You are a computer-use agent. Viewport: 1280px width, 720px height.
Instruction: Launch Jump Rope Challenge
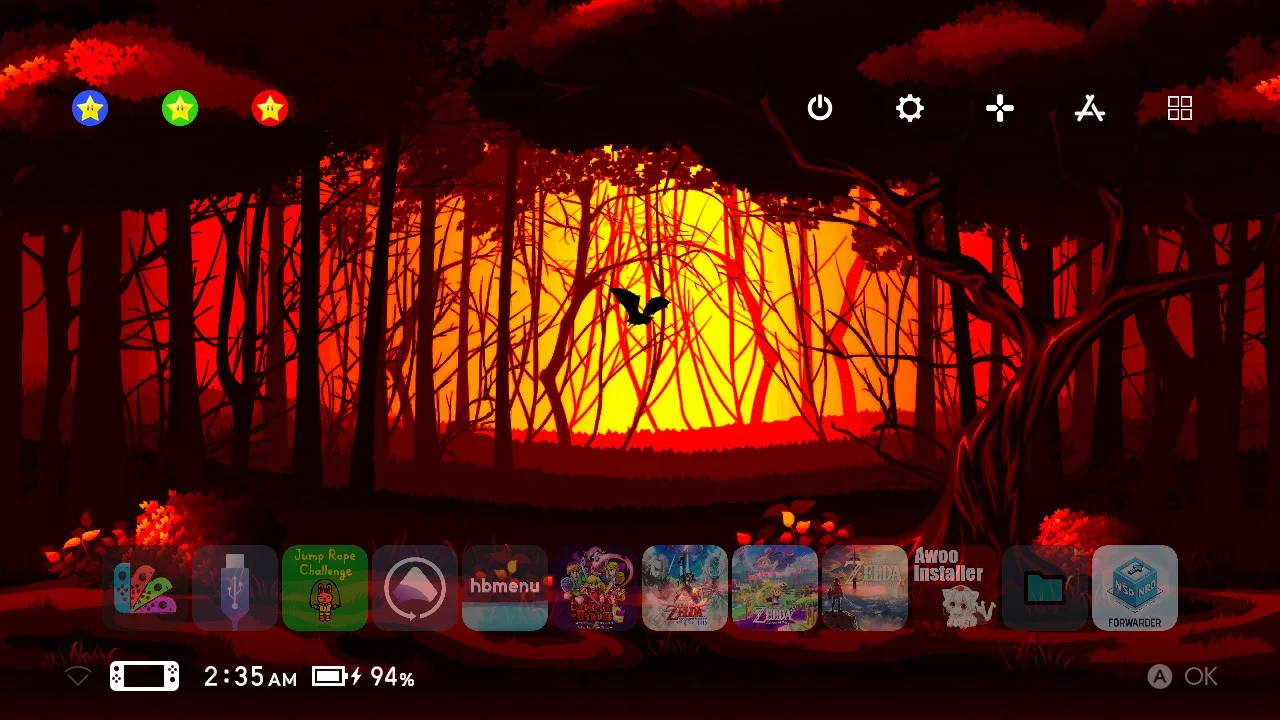325,589
